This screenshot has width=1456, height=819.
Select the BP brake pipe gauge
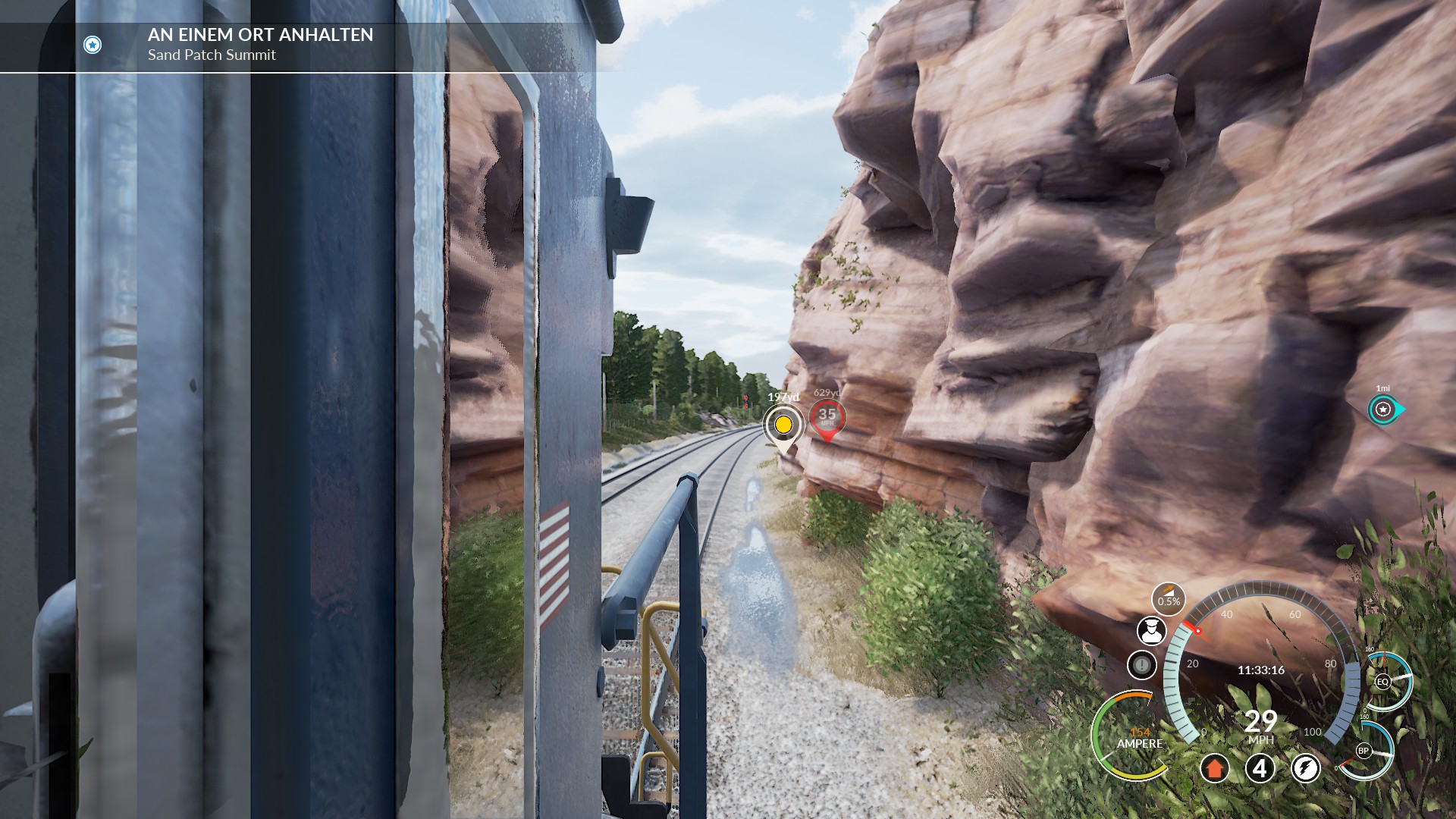pyautogui.click(x=1363, y=751)
